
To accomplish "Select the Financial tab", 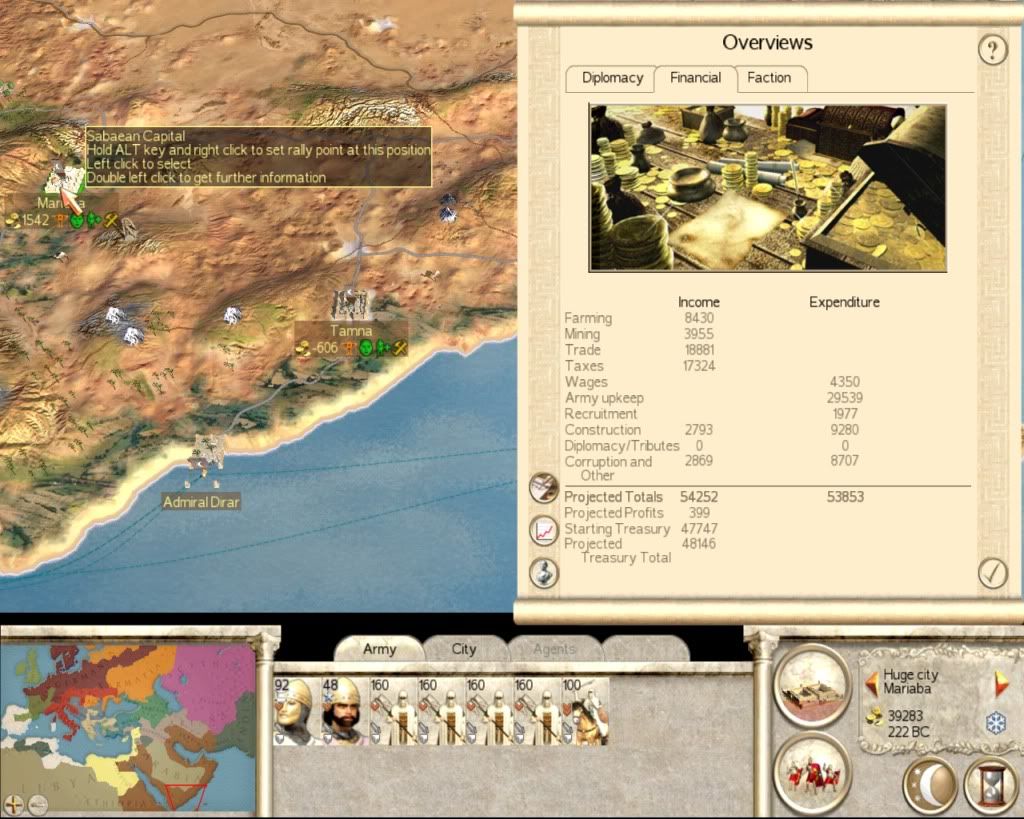I will point(695,78).
